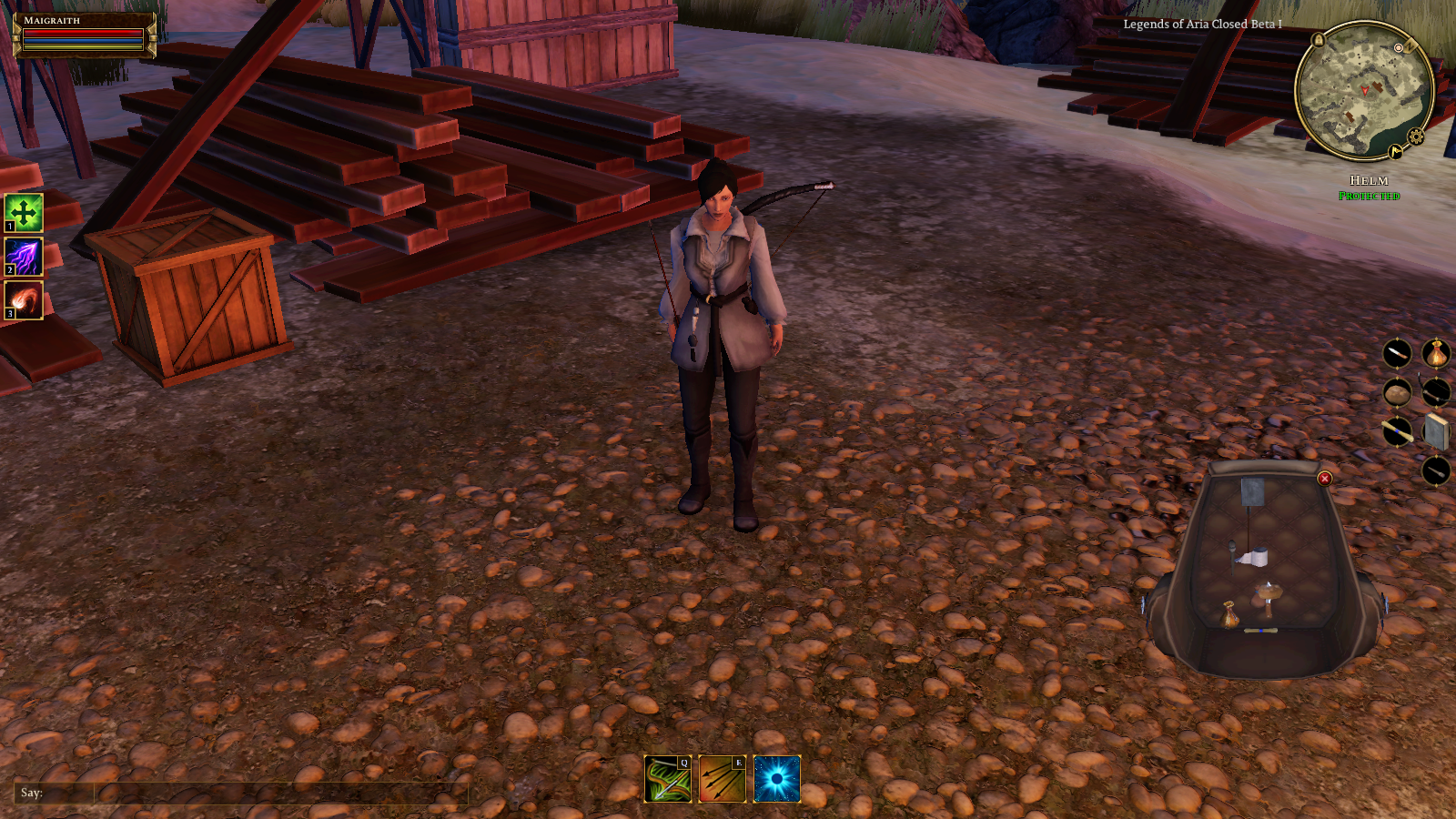This screenshot has width=1456, height=819.
Task: Click the circular Helm minimap
Action: click(x=1363, y=91)
